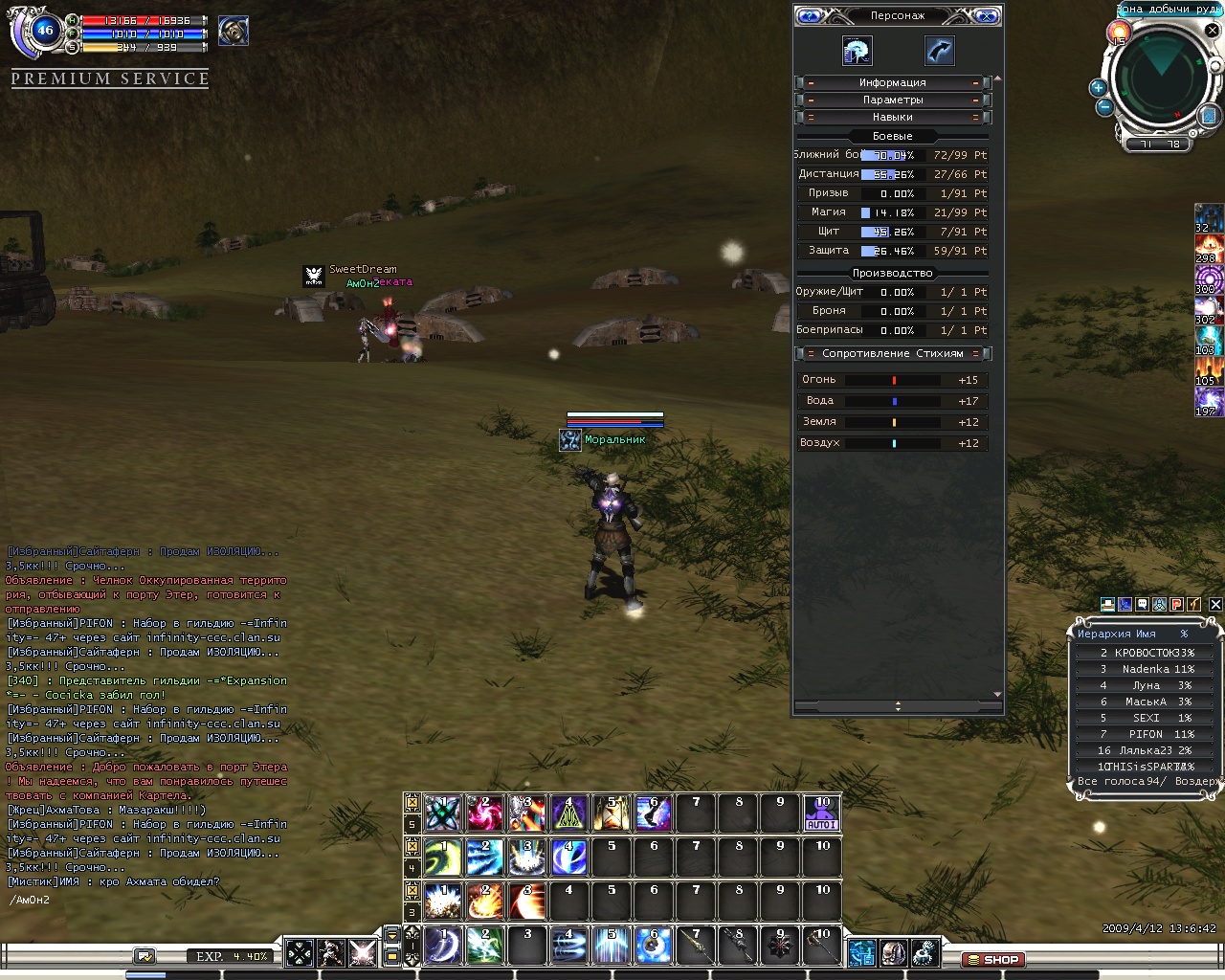Use the green triangle skill in top hotbar
1225x980 pixels.
568,813
